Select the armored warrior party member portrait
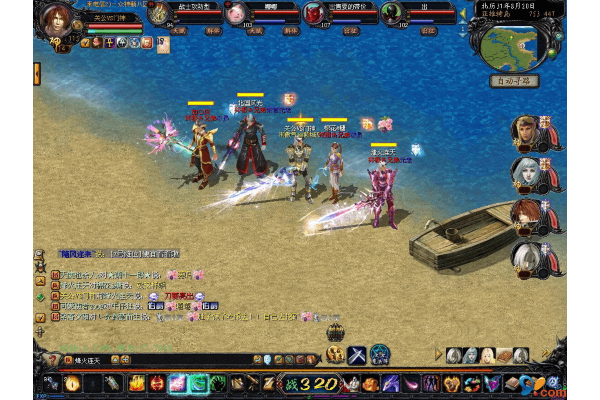Viewport: 600px width, 400px height. (x=159, y=13)
